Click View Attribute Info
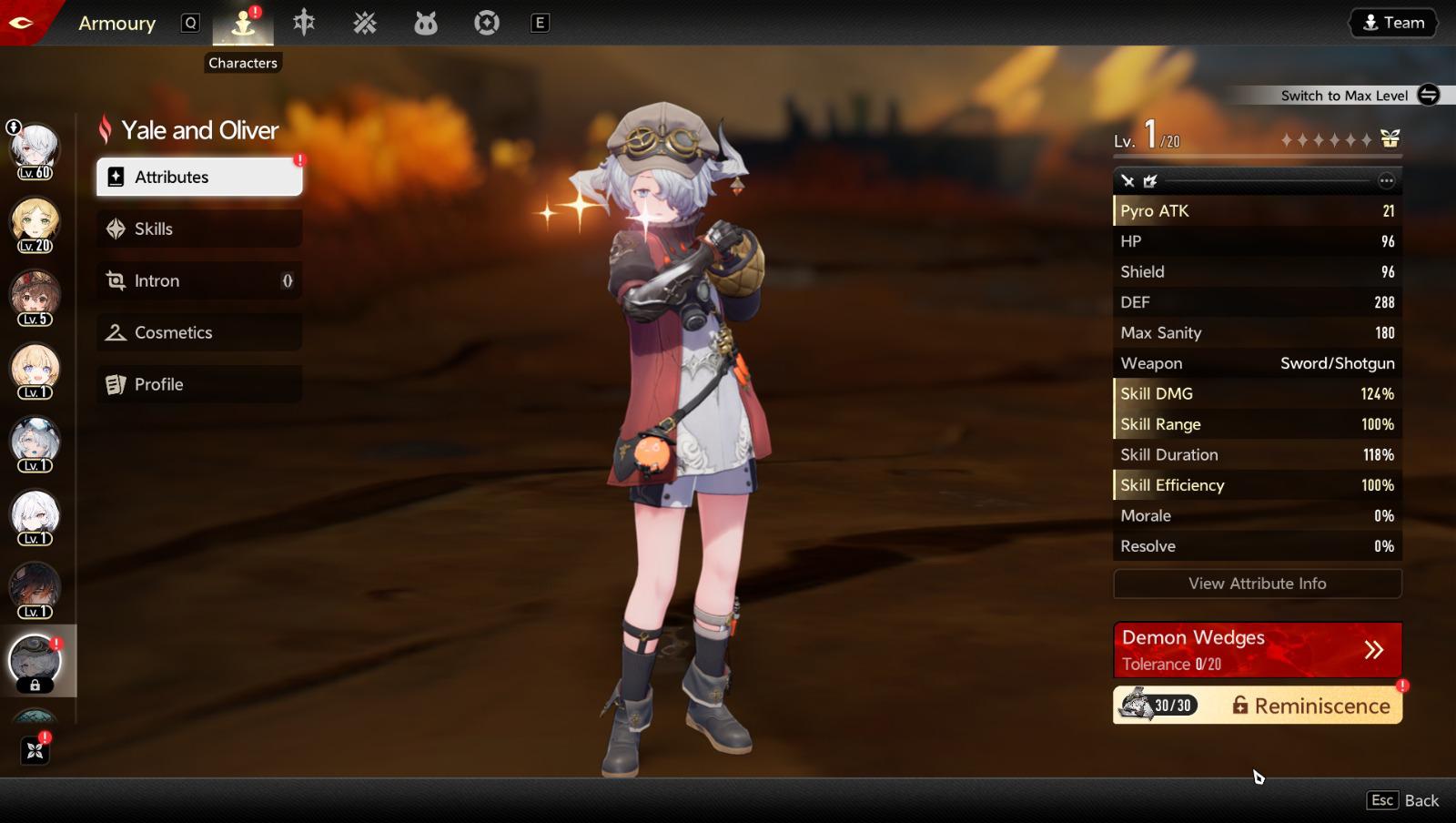 [x=1257, y=584]
